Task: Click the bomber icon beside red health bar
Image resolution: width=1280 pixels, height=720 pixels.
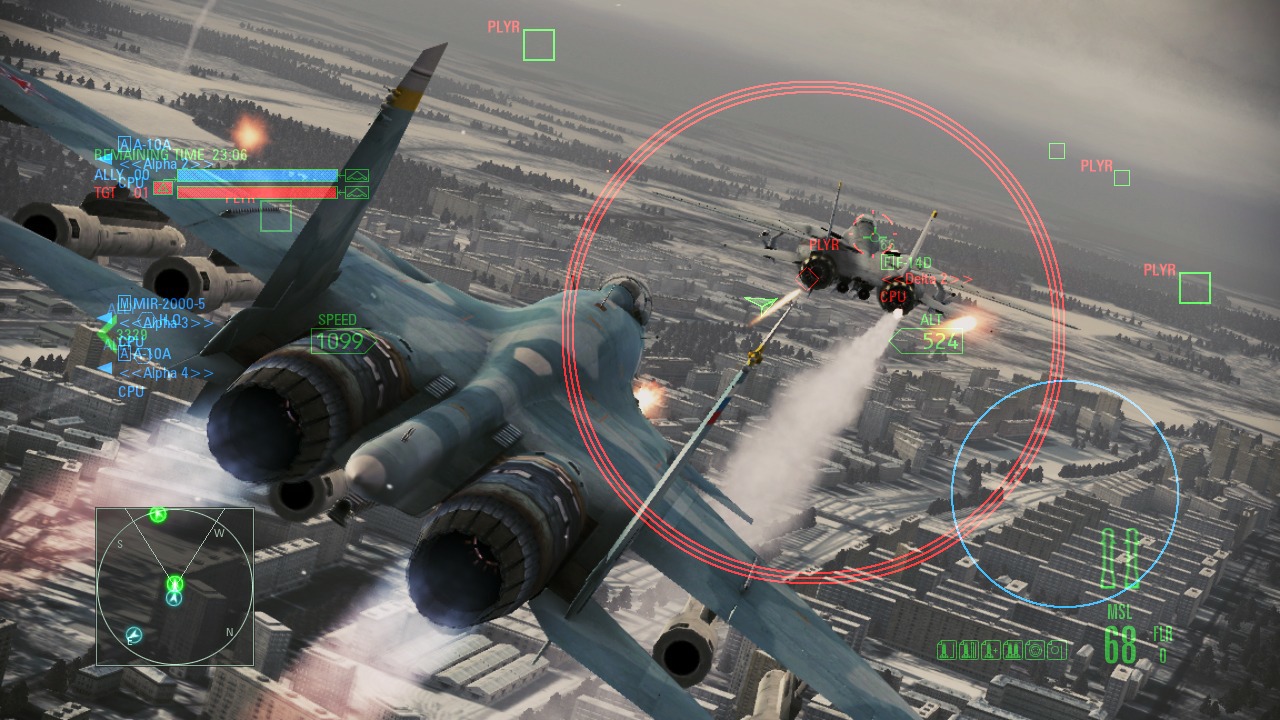Action: pos(356,192)
